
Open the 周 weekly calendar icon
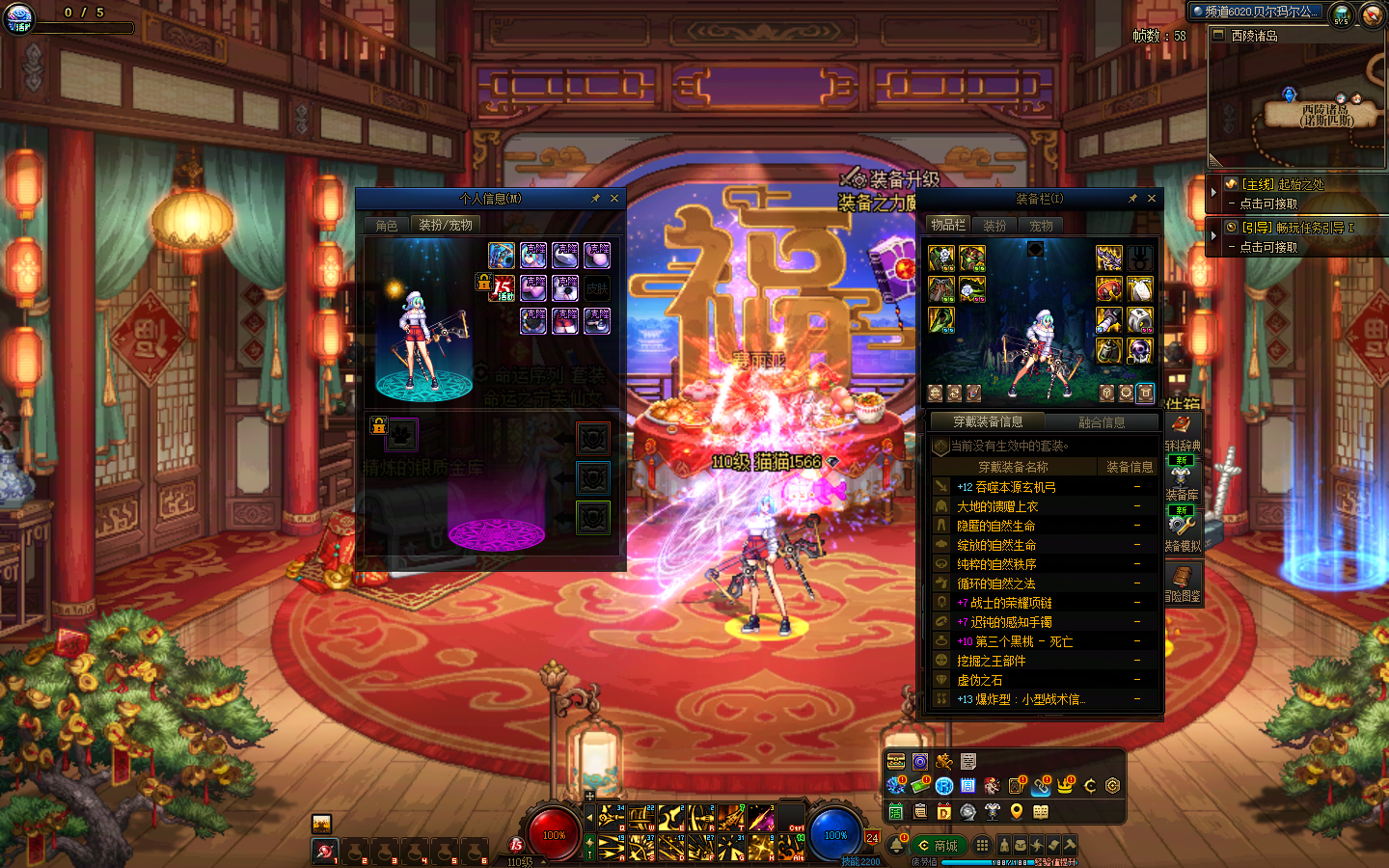pos(967,787)
